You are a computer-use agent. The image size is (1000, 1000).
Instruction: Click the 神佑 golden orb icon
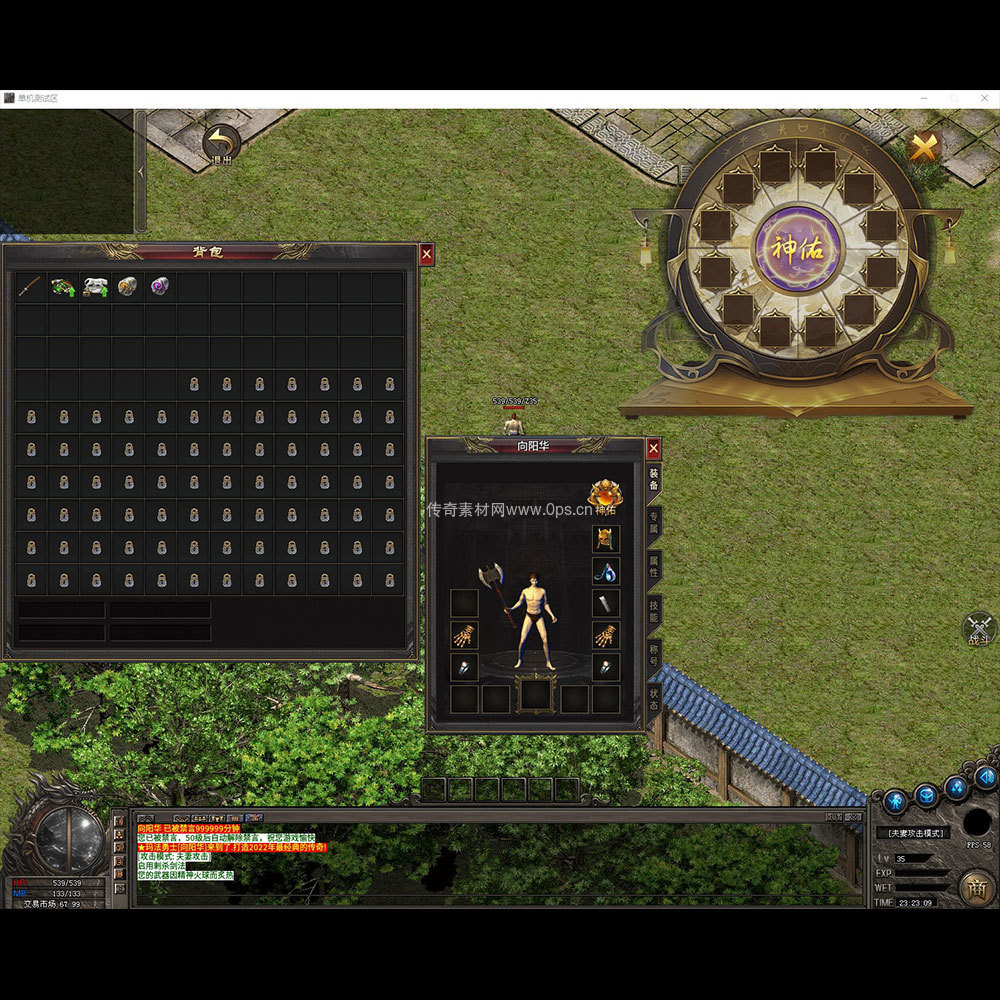tap(604, 494)
